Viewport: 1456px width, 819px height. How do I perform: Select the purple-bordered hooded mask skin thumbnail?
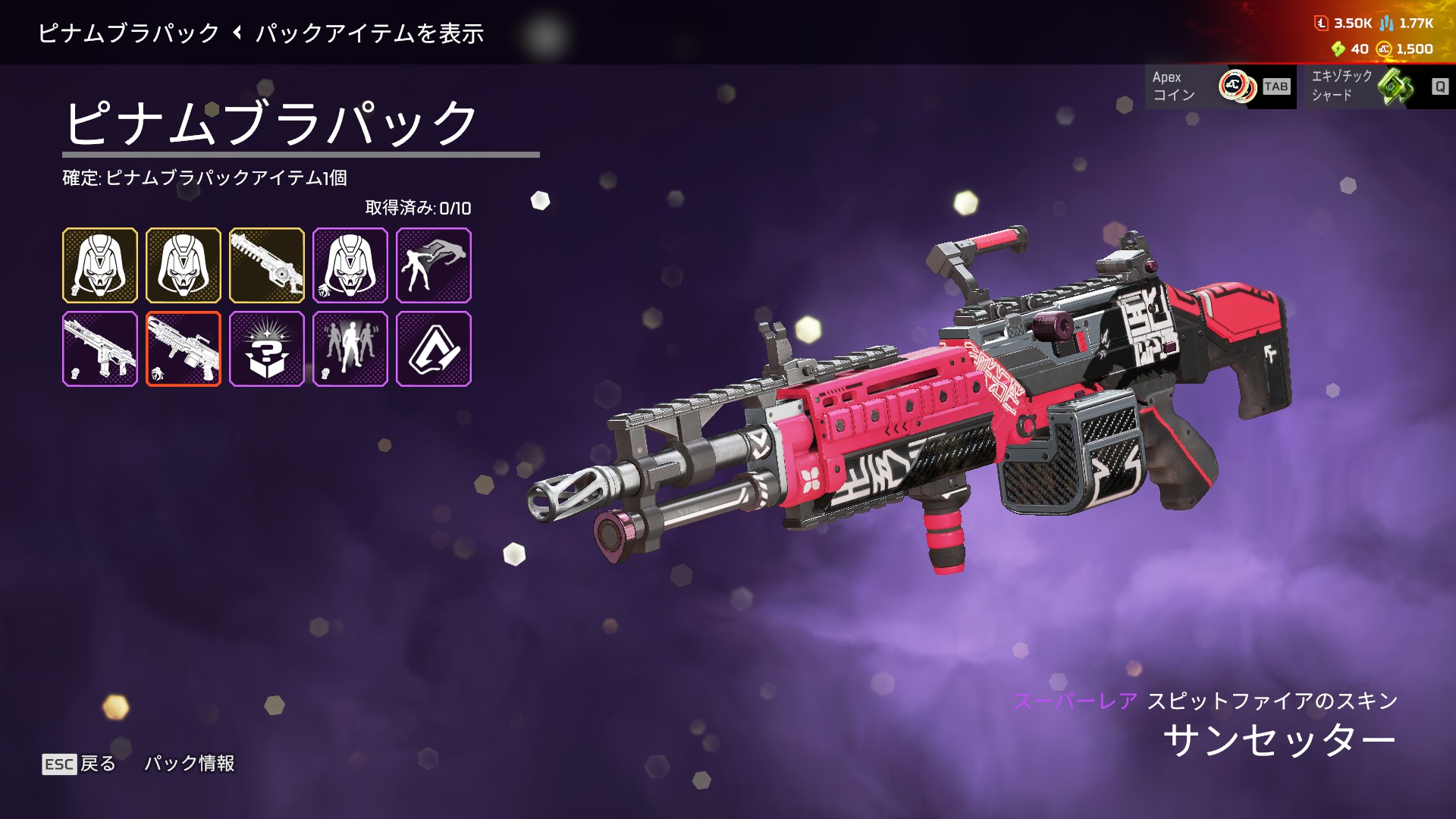pos(350,265)
